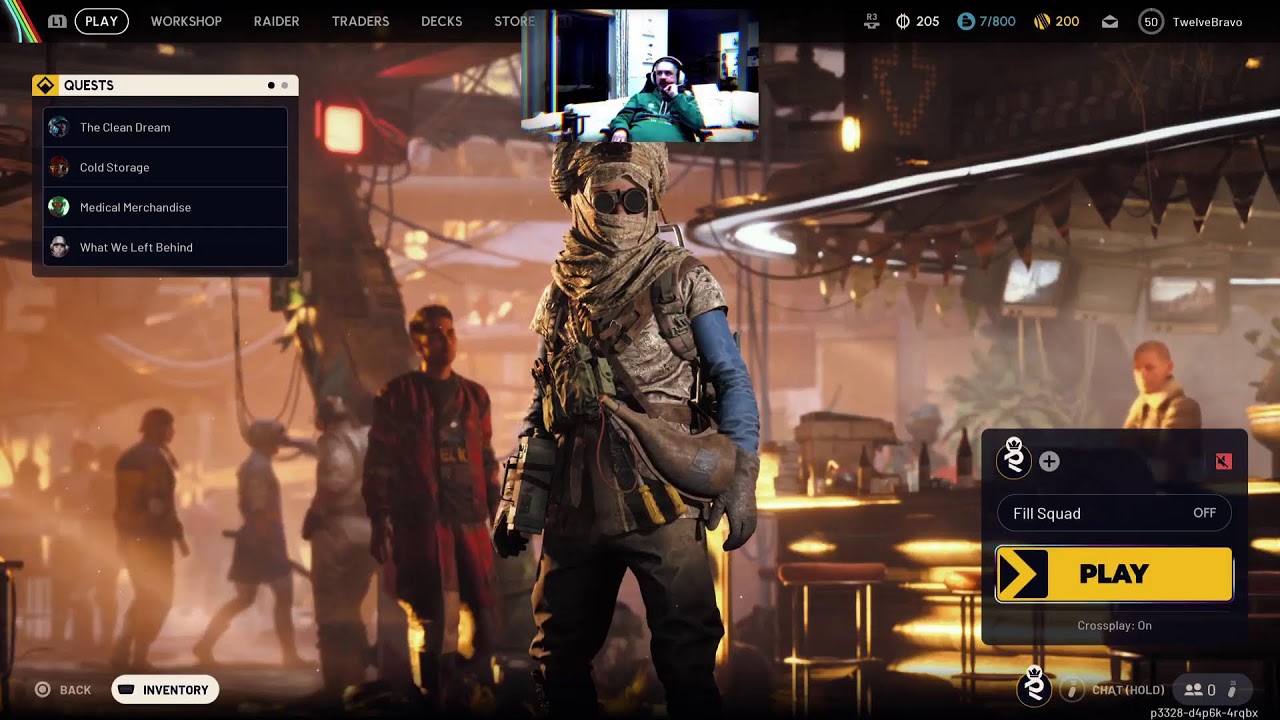Open the streamer webcam overlay

coord(639,76)
